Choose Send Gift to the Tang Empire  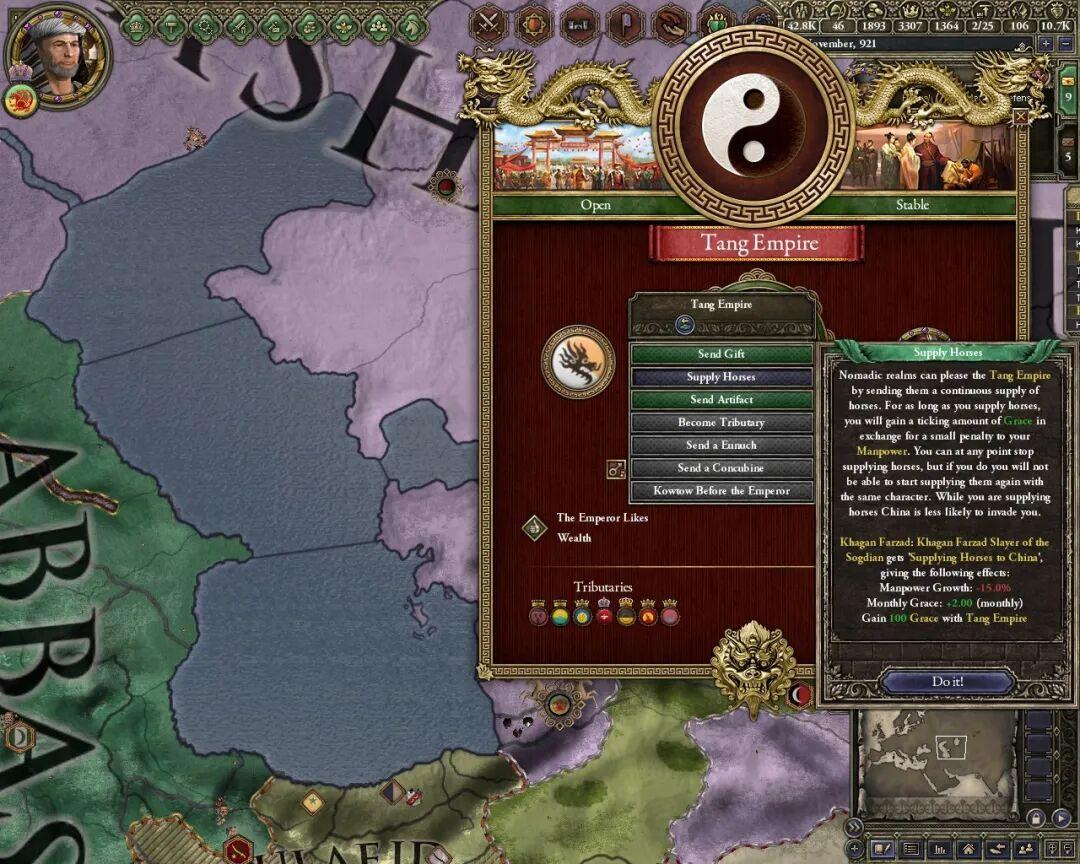coord(721,354)
